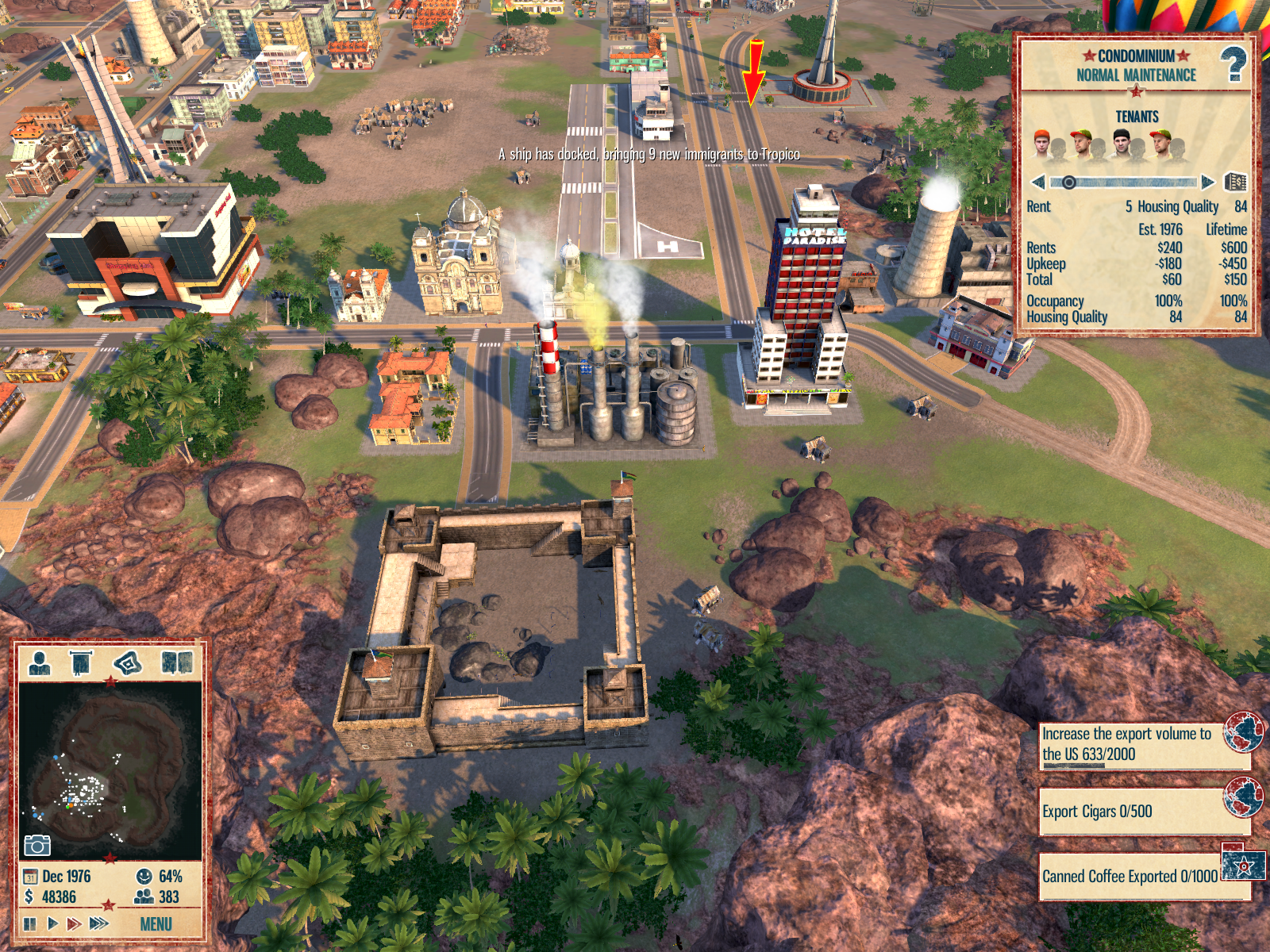Decrease rent with the left arrow

click(1037, 182)
